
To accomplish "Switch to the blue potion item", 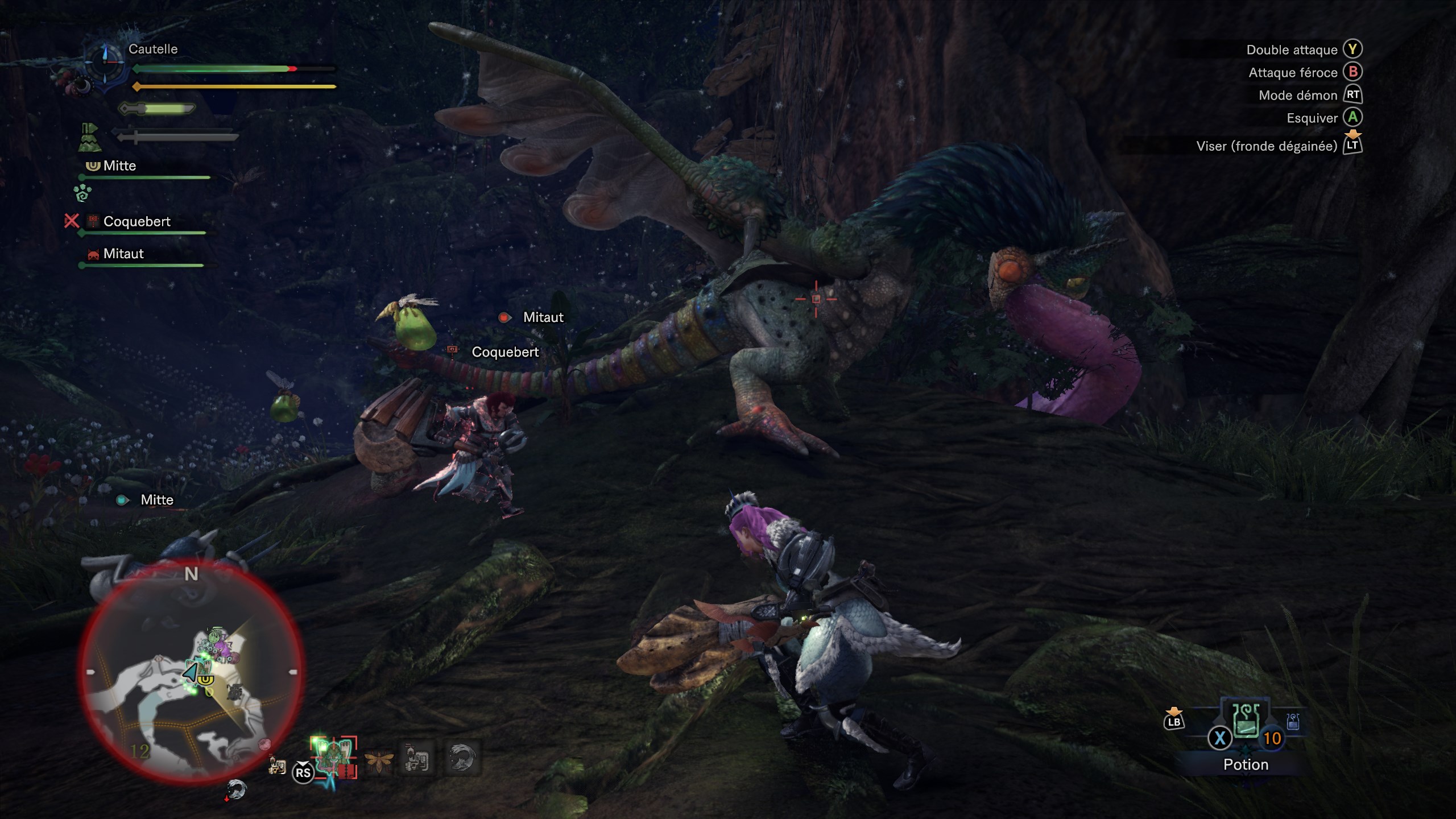I will tap(1293, 722).
